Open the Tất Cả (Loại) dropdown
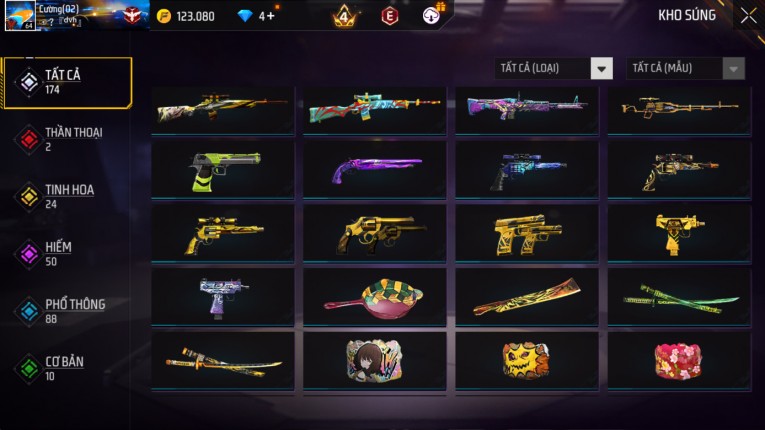The width and height of the screenshot is (765, 430). [554, 68]
